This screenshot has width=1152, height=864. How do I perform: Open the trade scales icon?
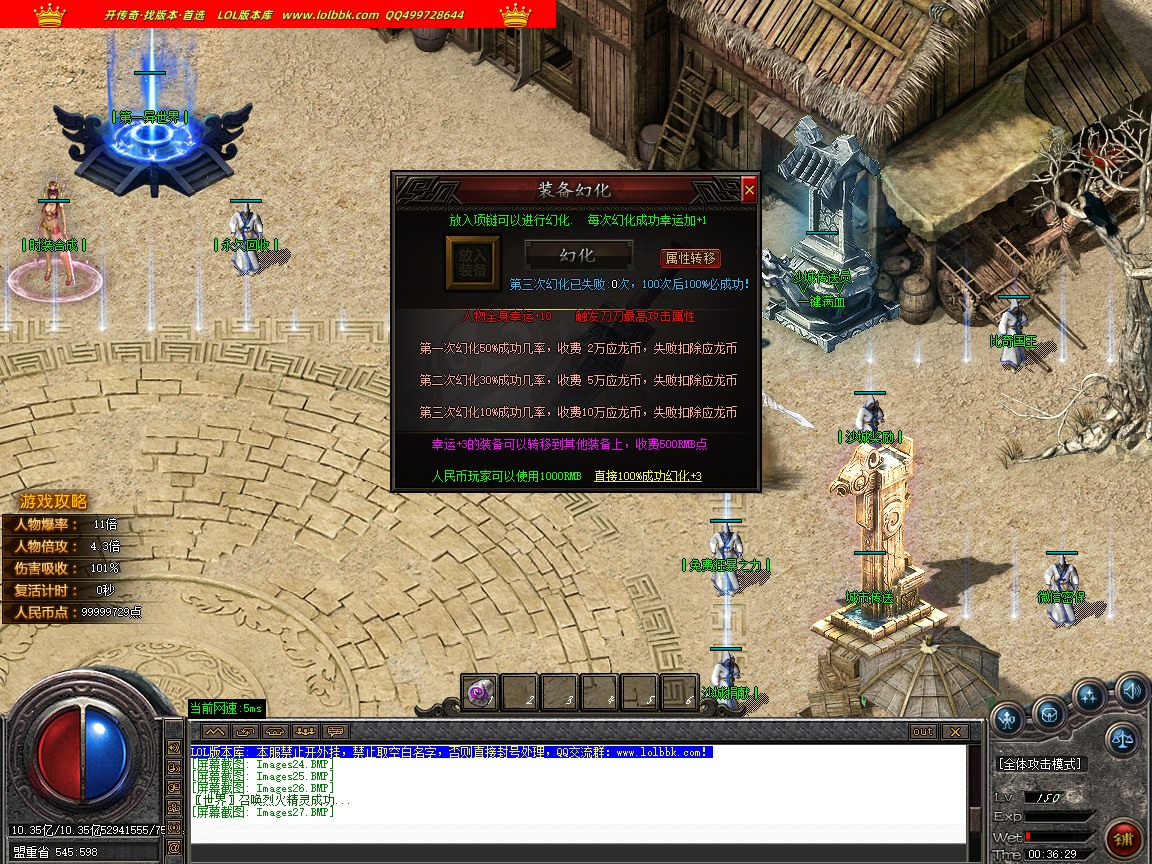[x=1121, y=740]
